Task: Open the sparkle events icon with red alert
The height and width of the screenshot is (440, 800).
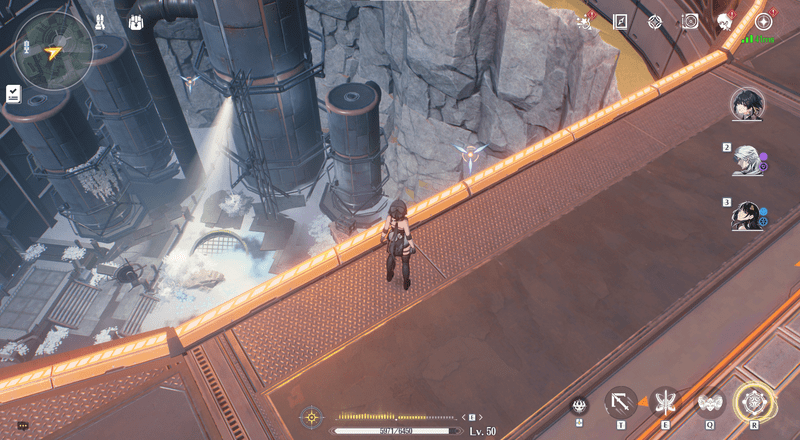Action: 585,21
